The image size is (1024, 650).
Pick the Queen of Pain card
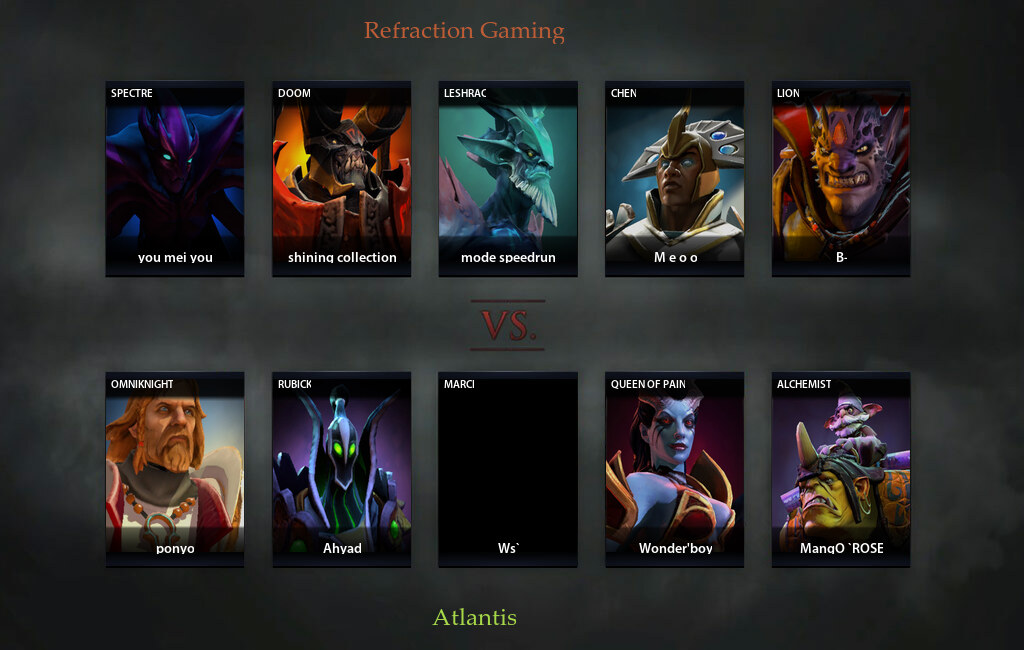pos(675,469)
